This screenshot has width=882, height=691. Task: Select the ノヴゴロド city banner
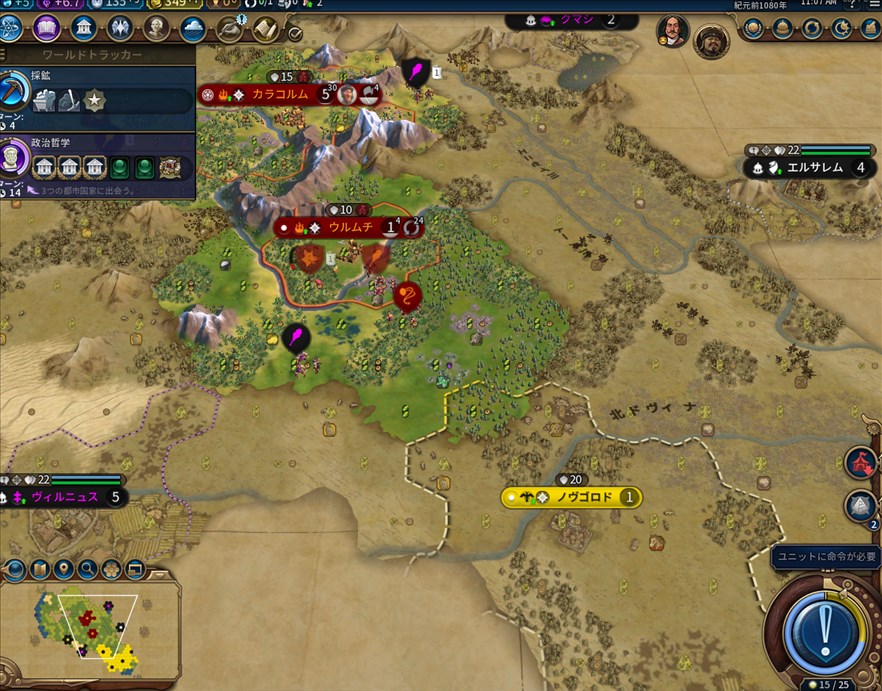[x=574, y=497]
